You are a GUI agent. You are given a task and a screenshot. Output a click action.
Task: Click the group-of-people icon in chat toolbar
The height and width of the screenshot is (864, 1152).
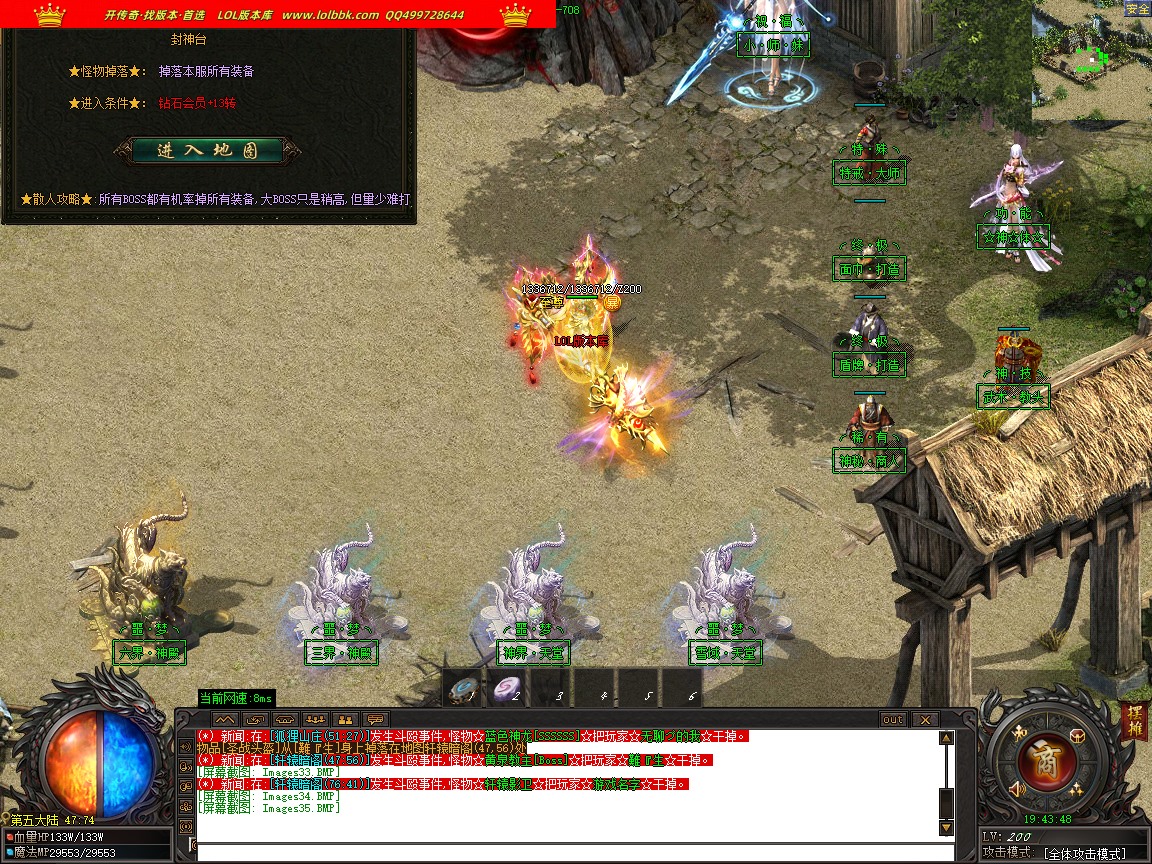[315, 719]
